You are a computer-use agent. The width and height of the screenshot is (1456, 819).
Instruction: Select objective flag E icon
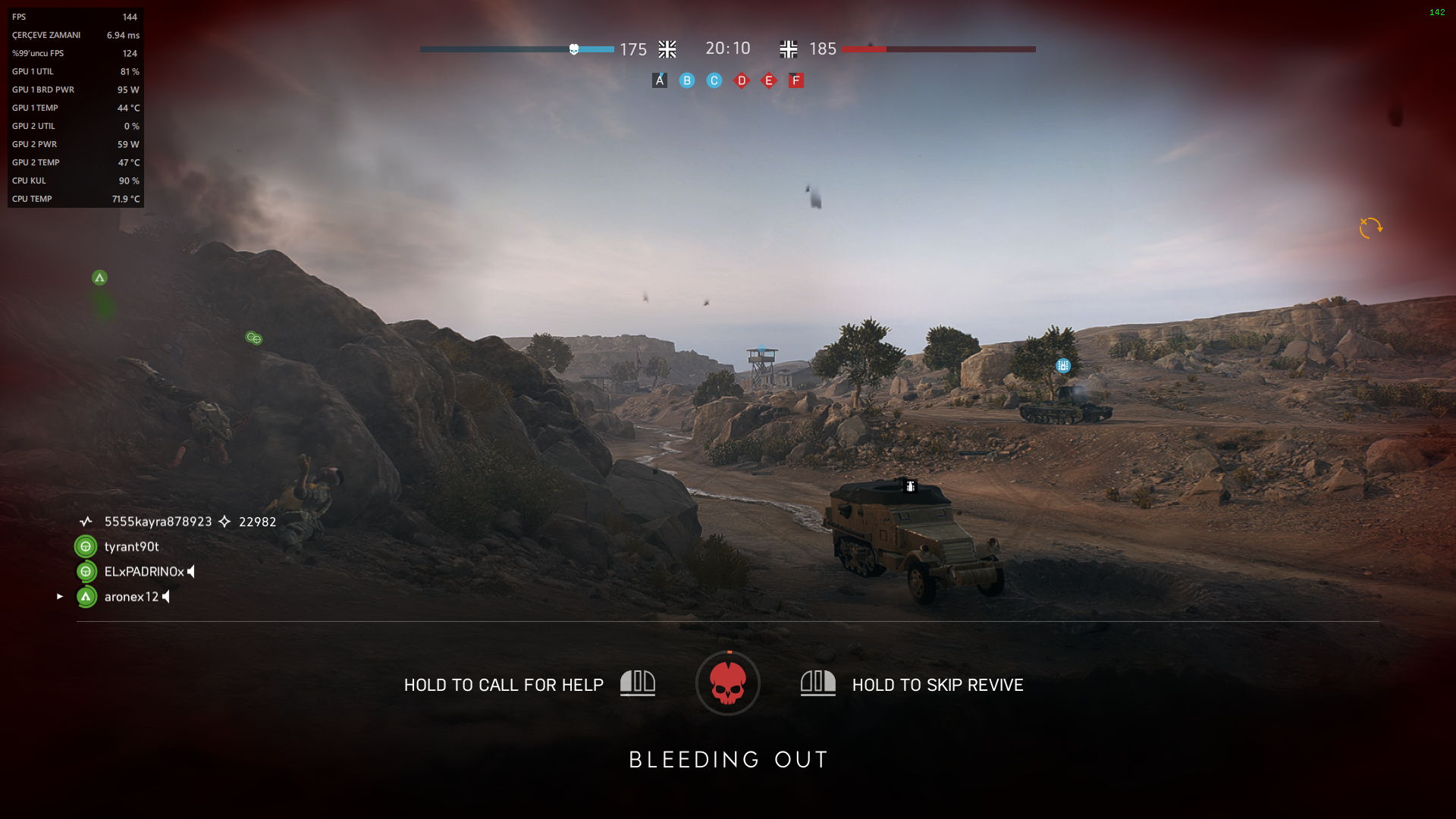point(769,80)
